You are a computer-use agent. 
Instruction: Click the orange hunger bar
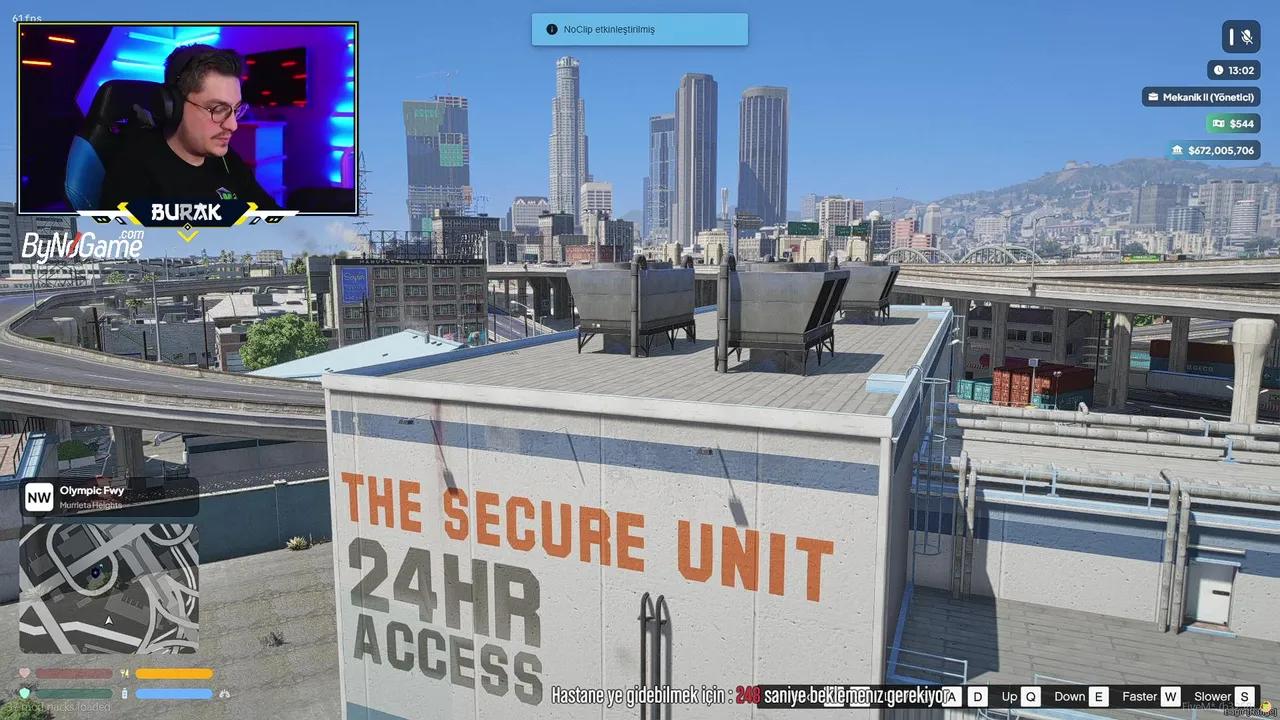pyautogui.click(x=172, y=673)
